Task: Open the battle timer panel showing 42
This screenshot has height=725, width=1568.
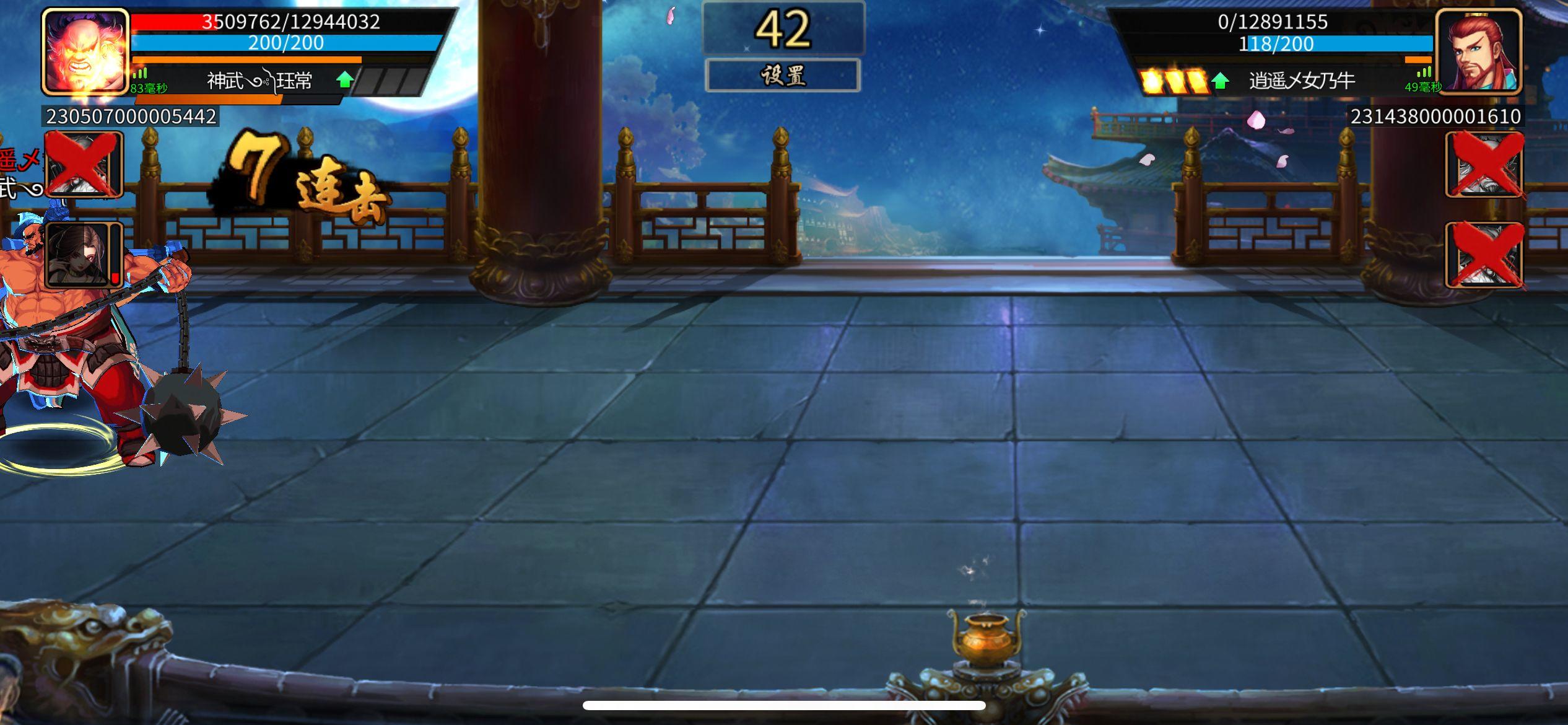Action: coord(784,28)
